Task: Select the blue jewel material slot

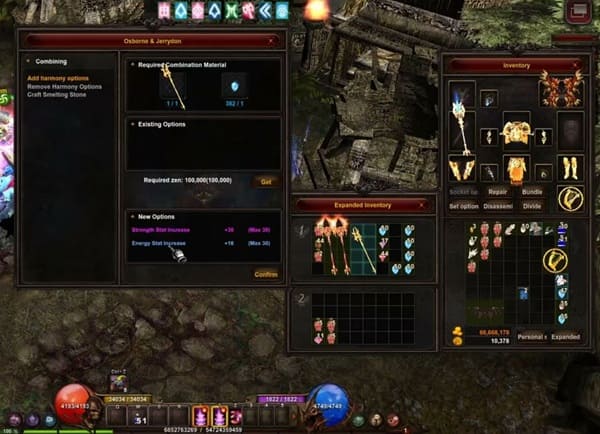Action: [x=235, y=88]
